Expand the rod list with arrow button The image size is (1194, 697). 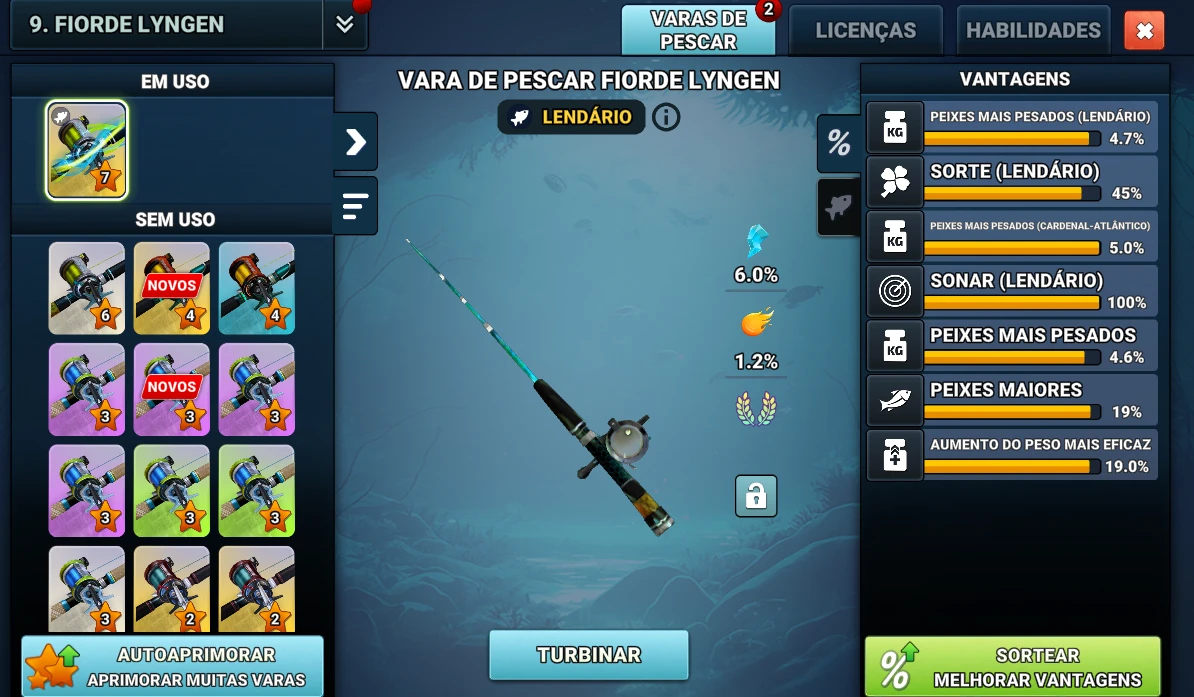tap(356, 142)
